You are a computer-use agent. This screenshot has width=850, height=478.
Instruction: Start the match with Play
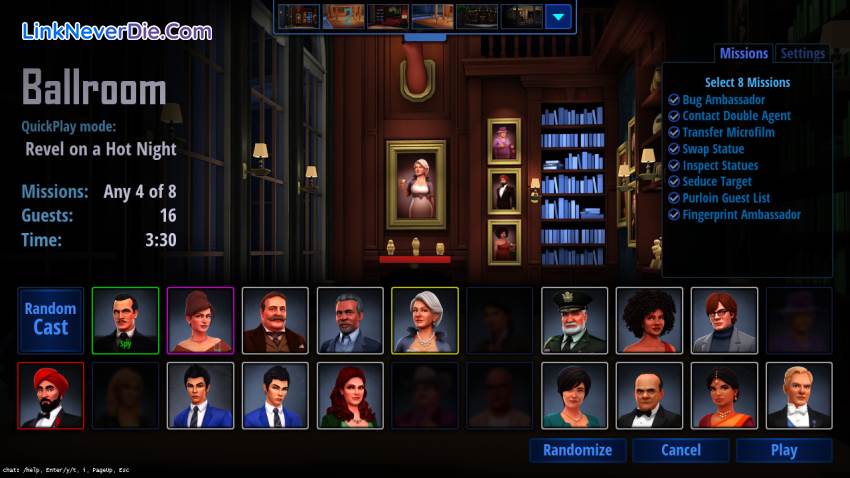tap(784, 450)
